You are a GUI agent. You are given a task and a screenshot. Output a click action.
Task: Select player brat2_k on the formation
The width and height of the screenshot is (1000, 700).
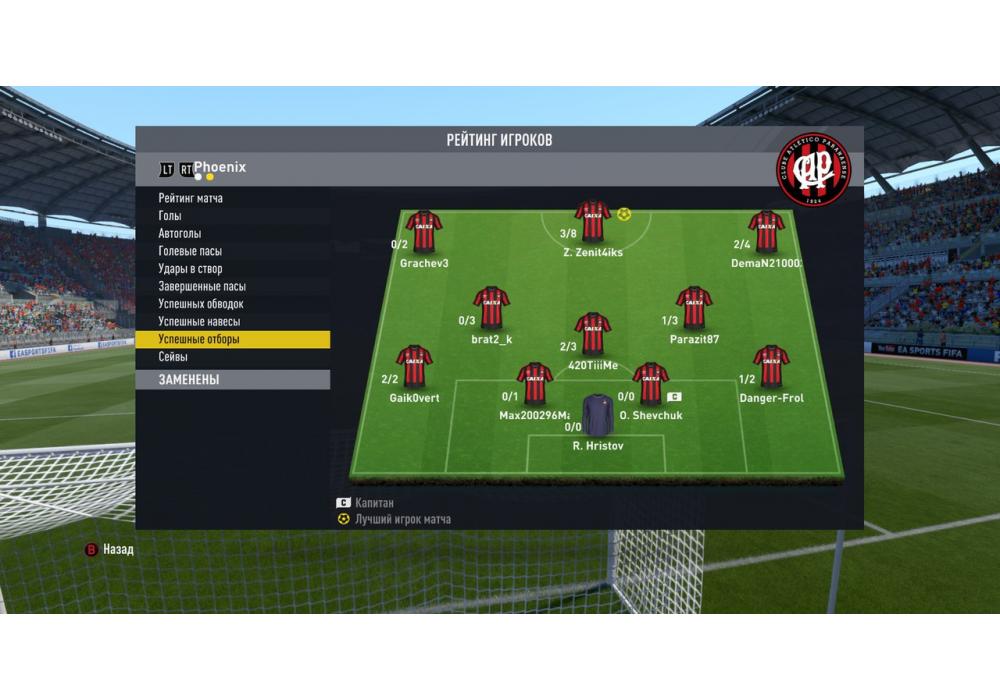coord(491,308)
